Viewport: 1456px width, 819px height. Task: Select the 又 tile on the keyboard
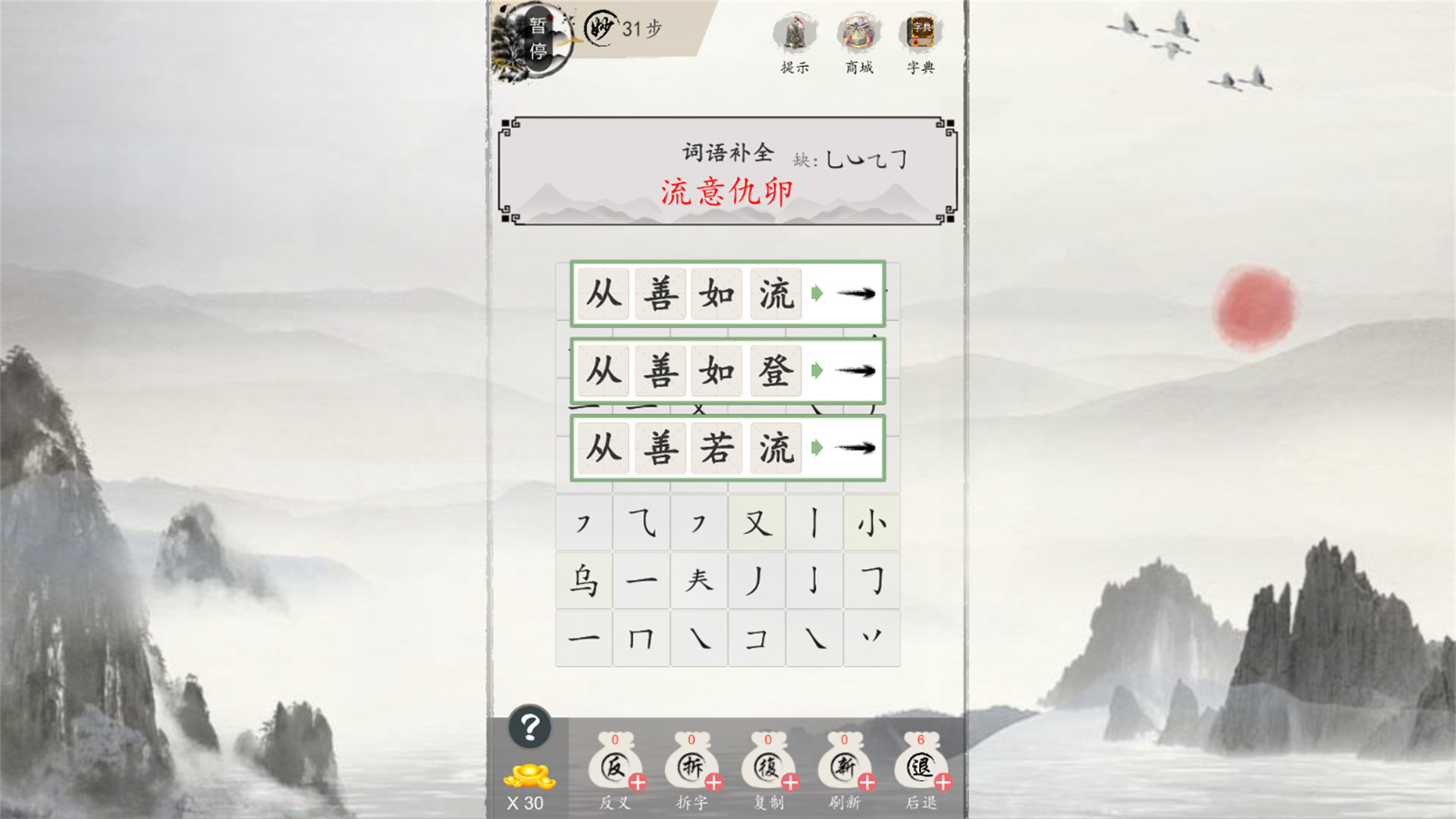point(756,523)
